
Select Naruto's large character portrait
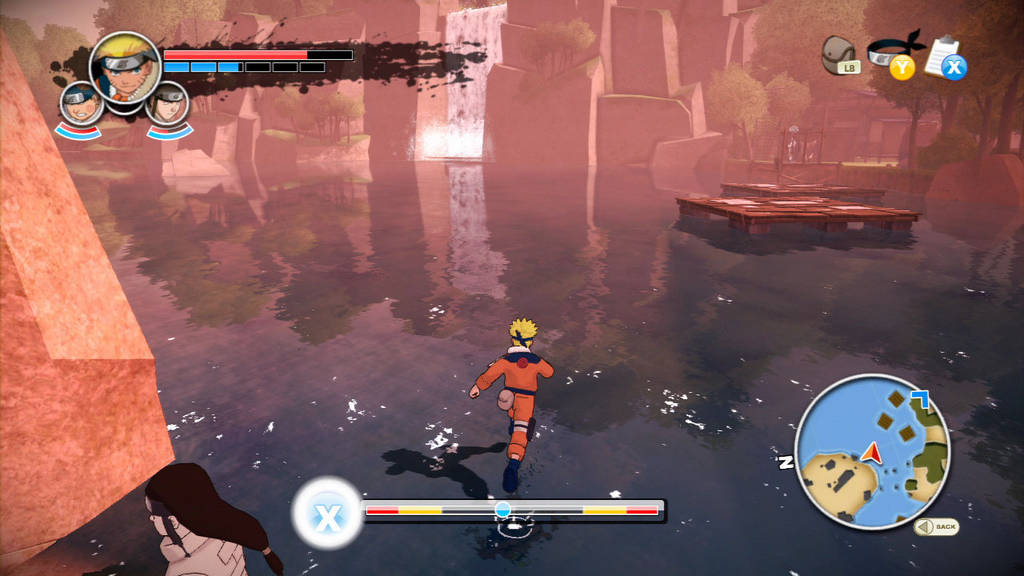click(125, 68)
